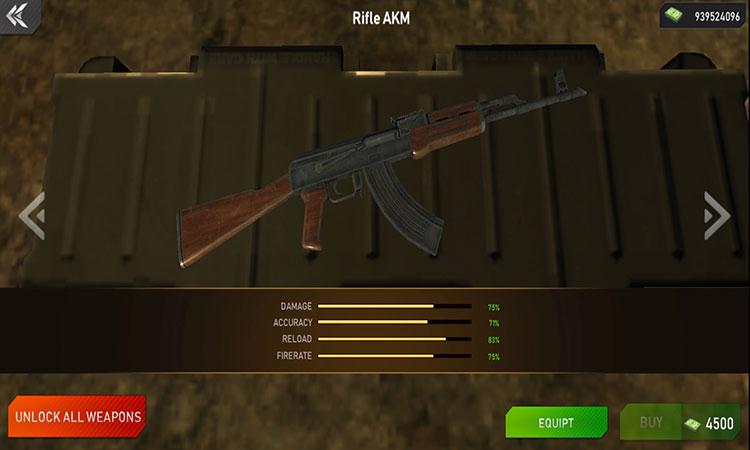Tap the Unlock All Weapons button

pos(78,415)
